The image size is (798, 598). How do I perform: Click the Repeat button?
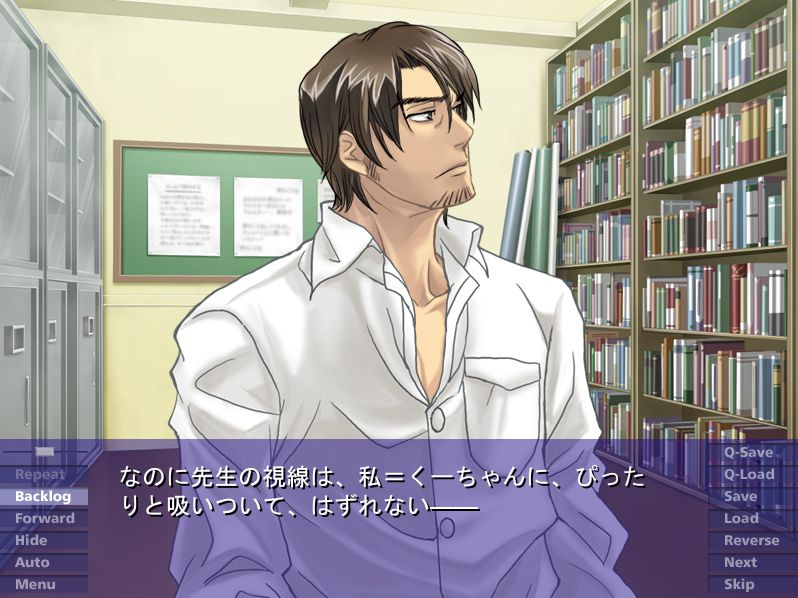[42, 475]
